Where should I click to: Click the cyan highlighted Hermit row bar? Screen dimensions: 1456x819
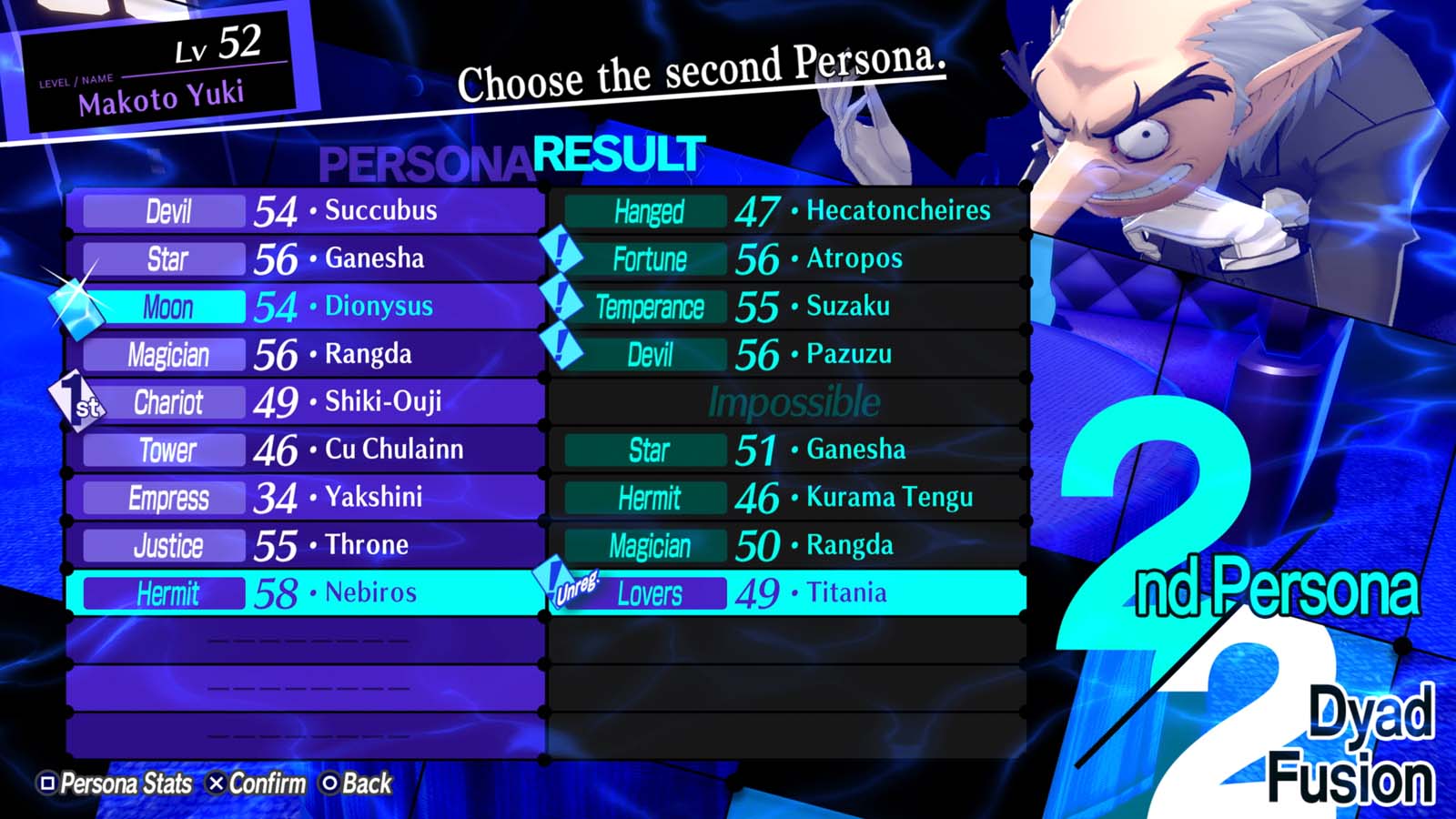(x=166, y=592)
